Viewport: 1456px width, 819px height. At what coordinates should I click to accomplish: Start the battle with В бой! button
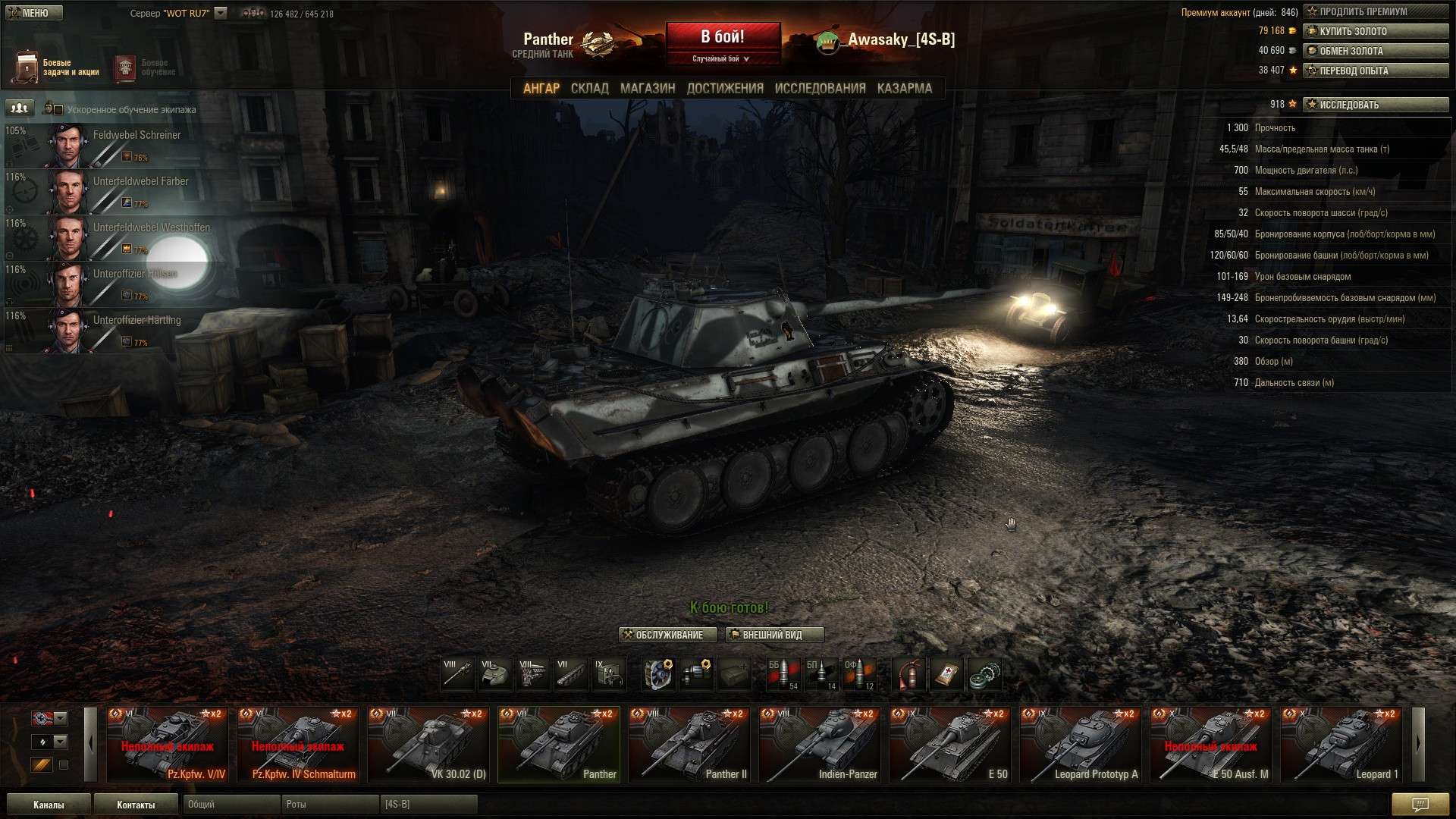(723, 36)
